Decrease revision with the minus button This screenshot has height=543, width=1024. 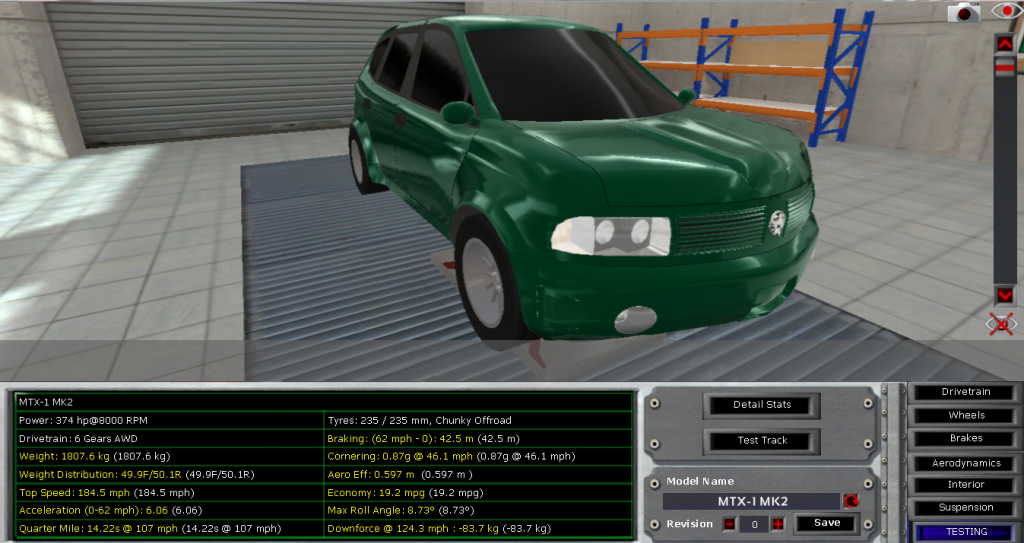[730, 524]
